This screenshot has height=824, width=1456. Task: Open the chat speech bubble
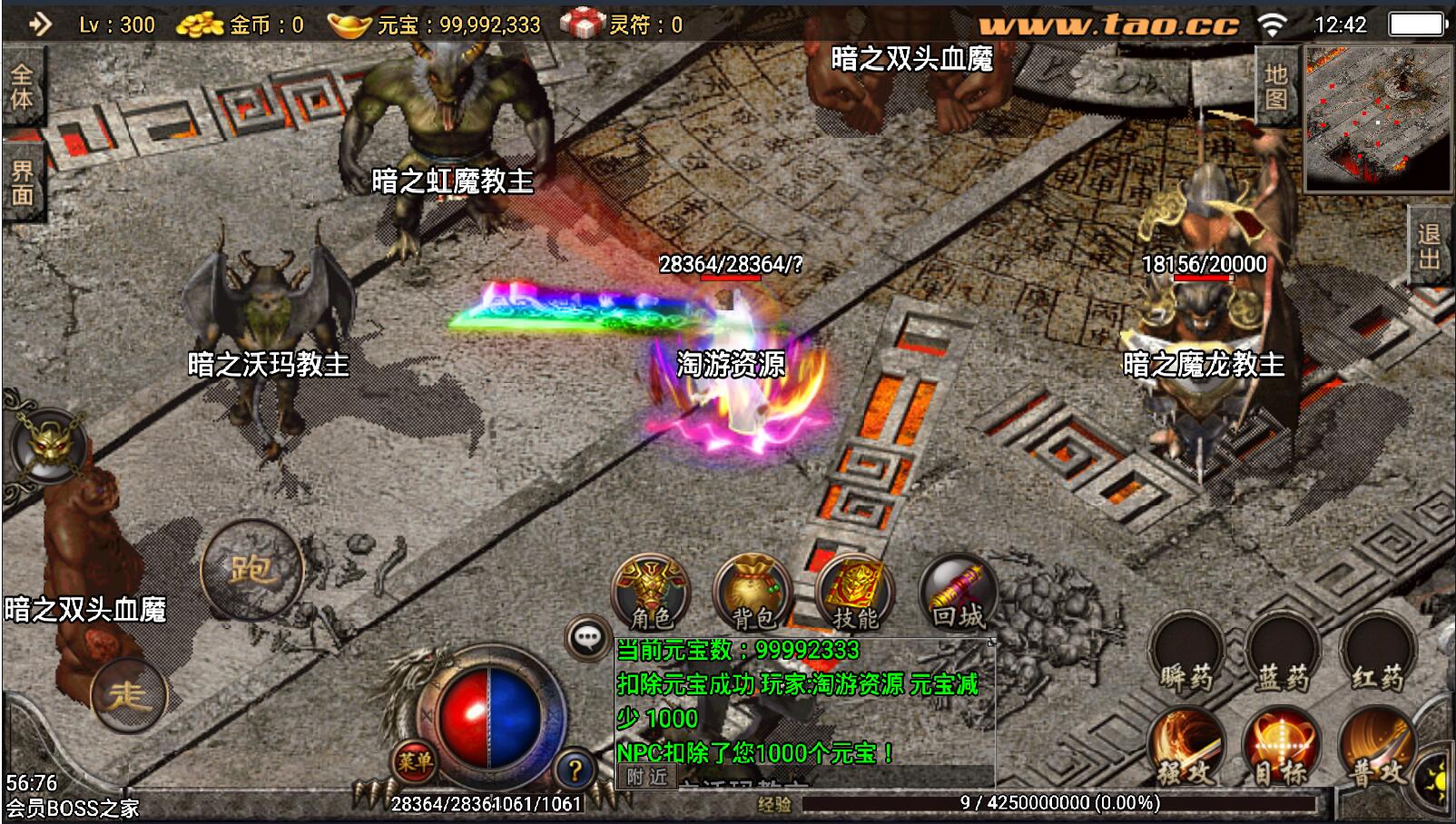(x=587, y=638)
